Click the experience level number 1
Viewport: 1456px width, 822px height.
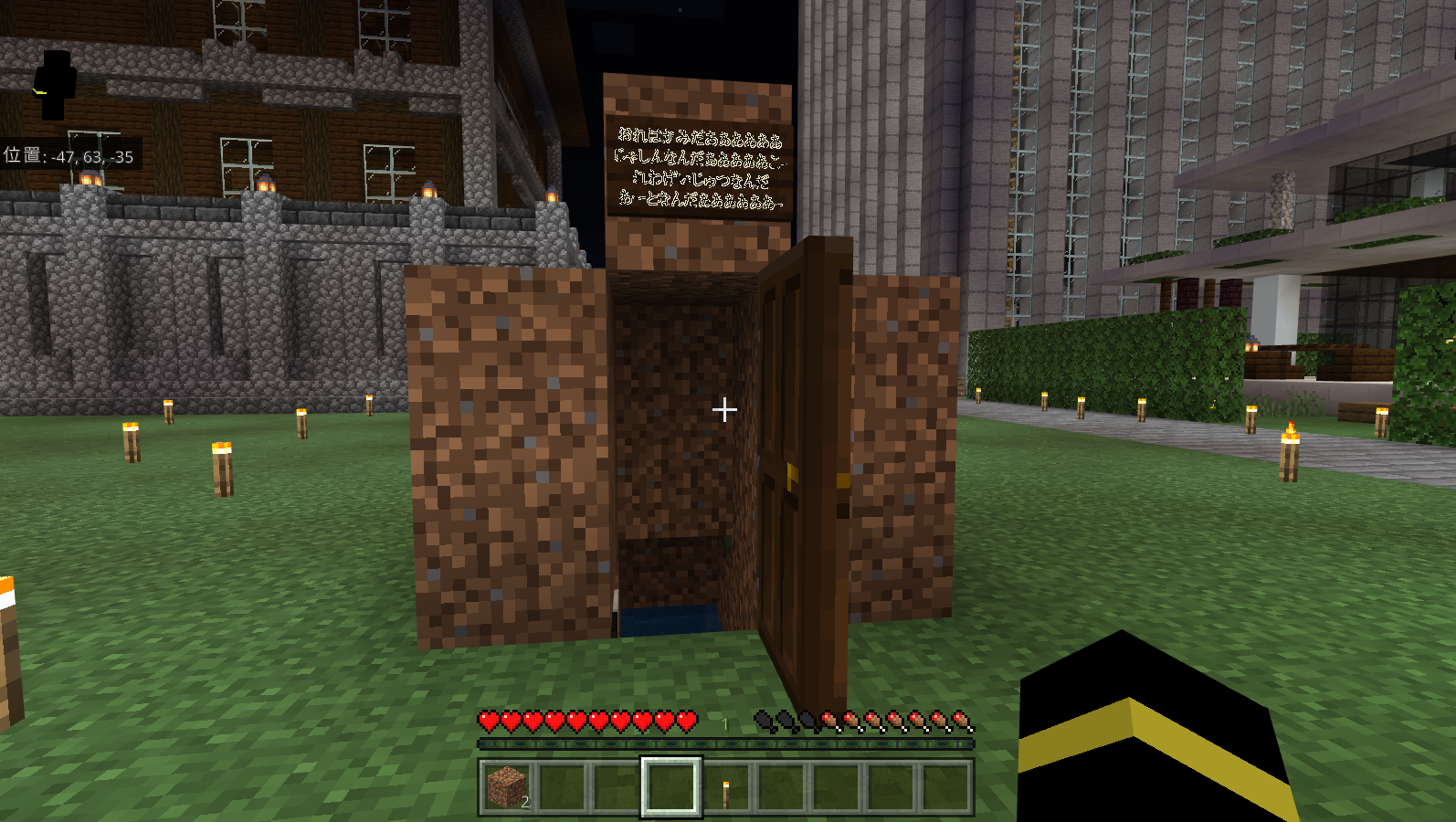coord(724,724)
